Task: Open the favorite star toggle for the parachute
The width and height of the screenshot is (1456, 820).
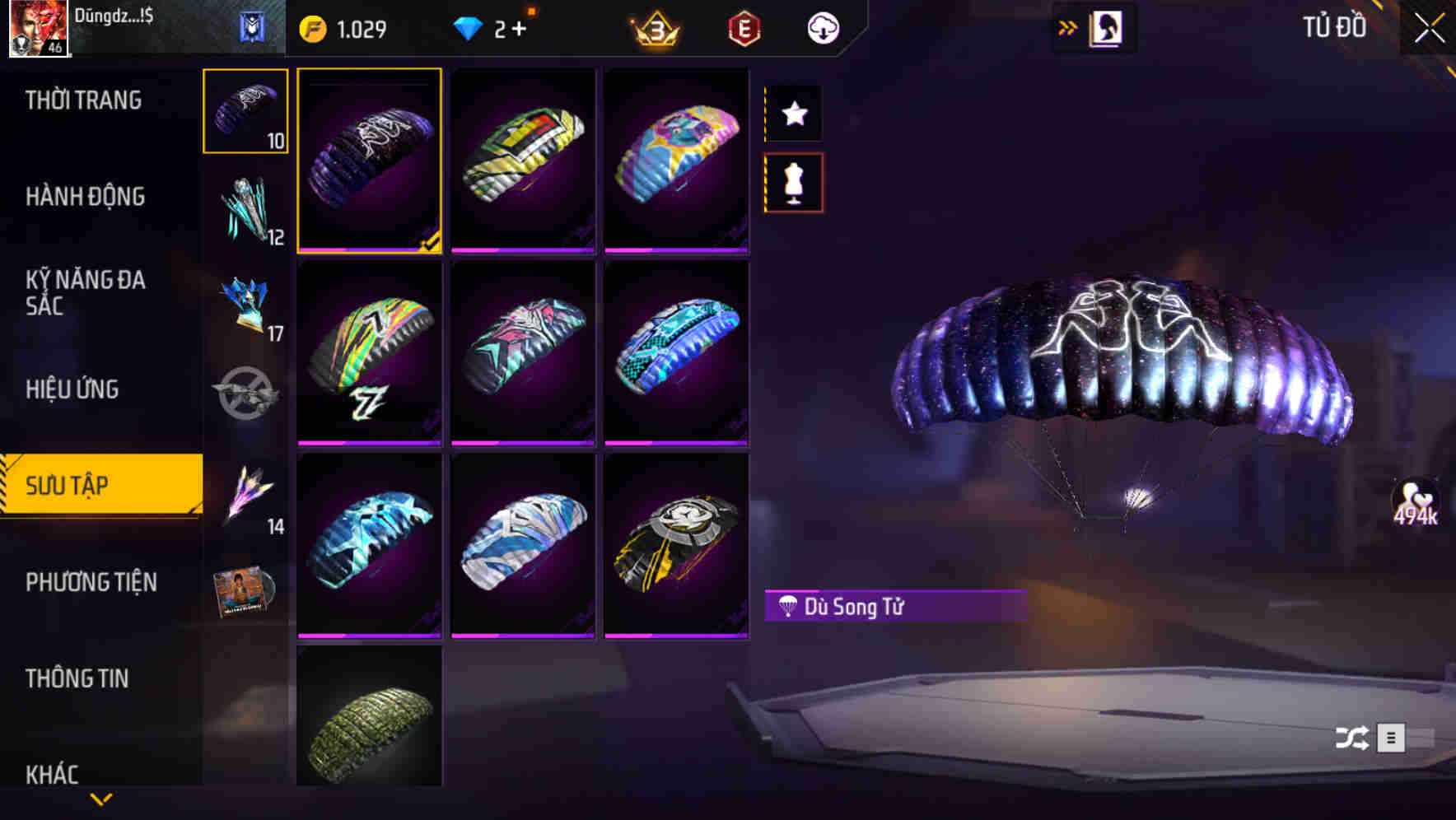Action: click(x=793, y=114)
